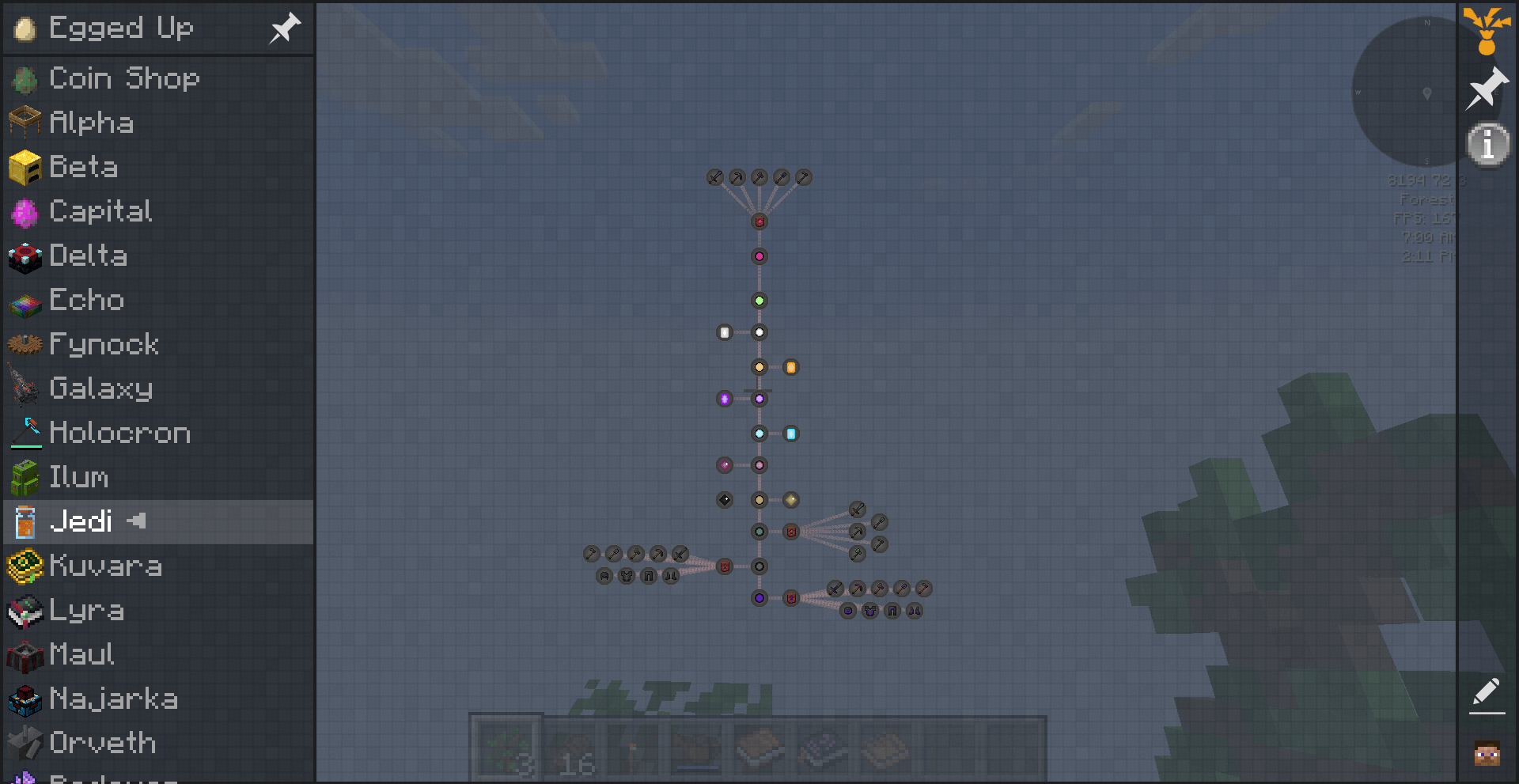
Task: Expand the purple node branching to armor pieces
Action: [x=759, y=598]
